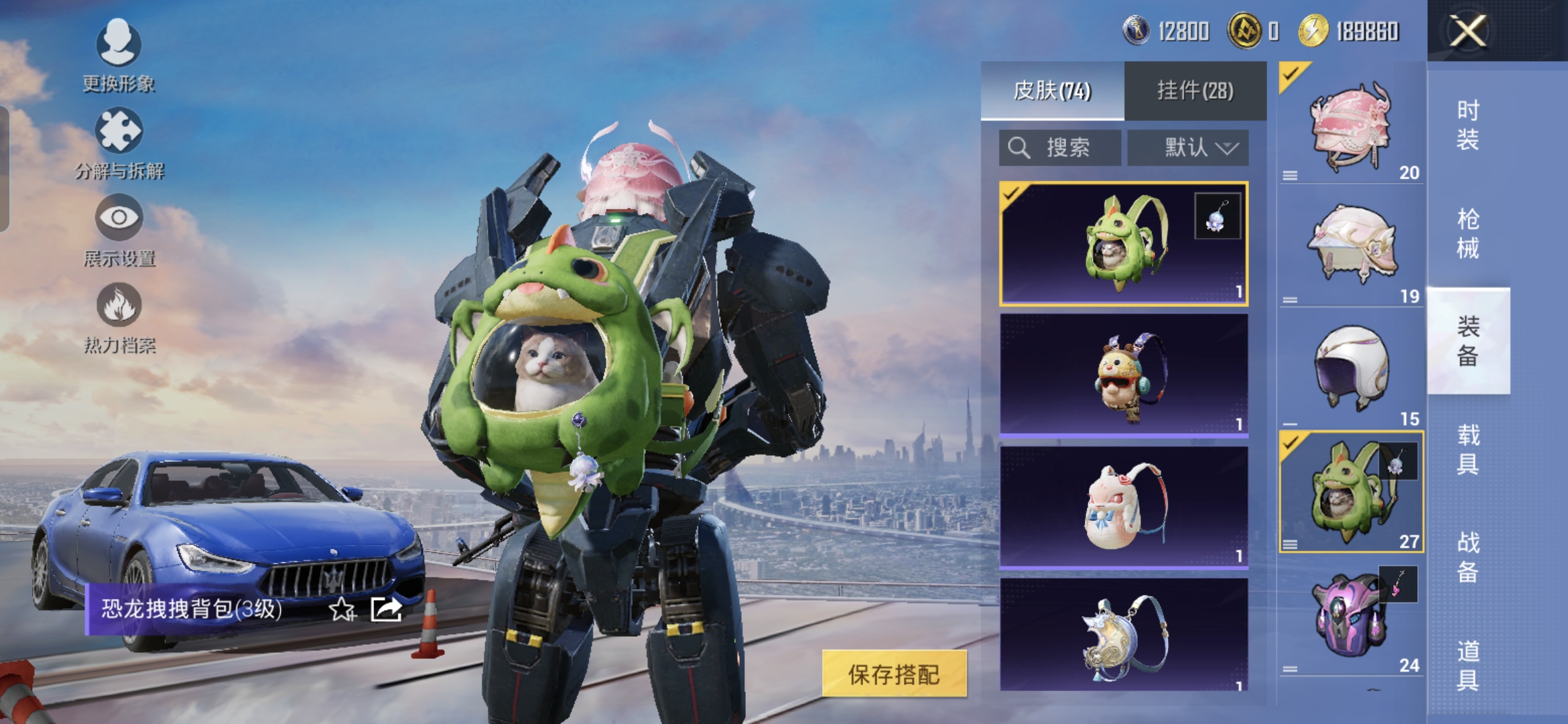Image resolution: width=1568 pixels, height=724 pixels.
Task: Select the sunglasses bear backpack skin
Action: [x=1123, y=375]
